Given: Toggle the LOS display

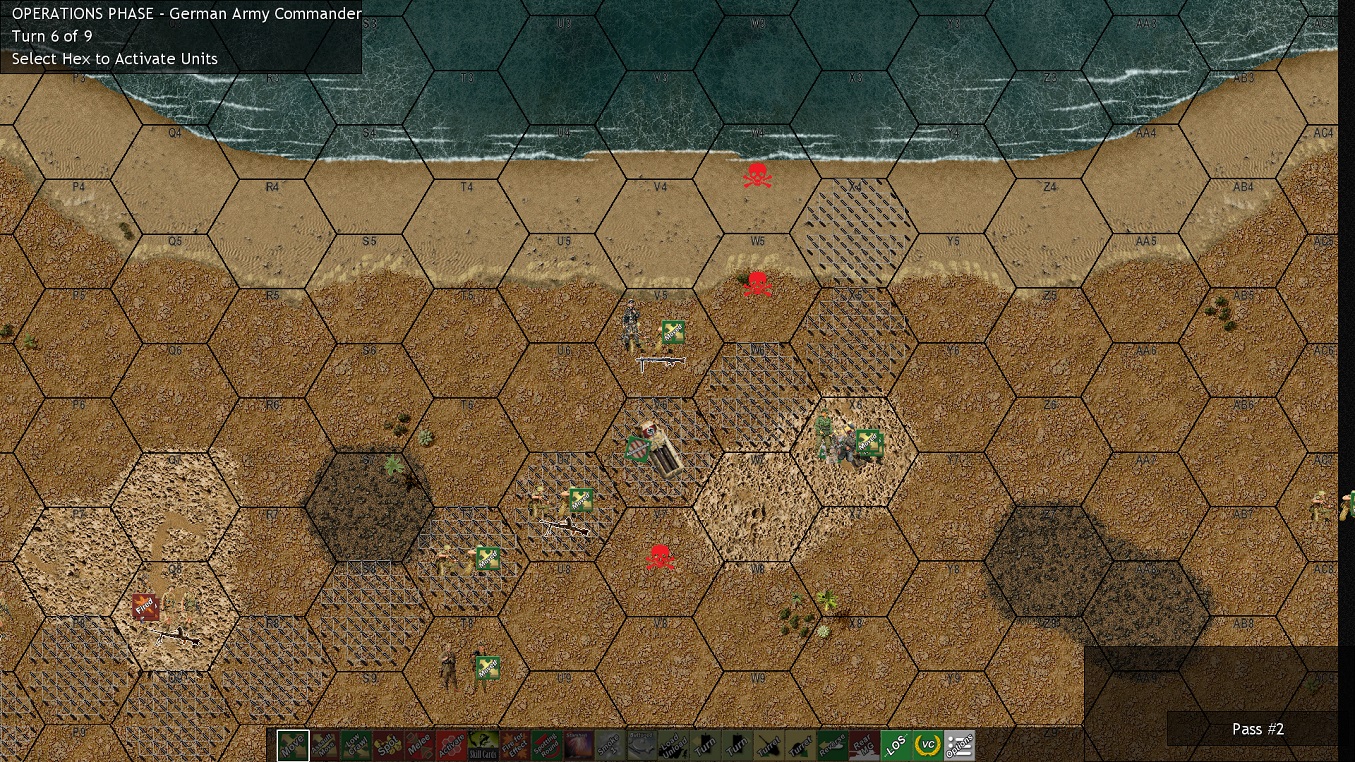Looking at the screenshot, I should 898,745.
